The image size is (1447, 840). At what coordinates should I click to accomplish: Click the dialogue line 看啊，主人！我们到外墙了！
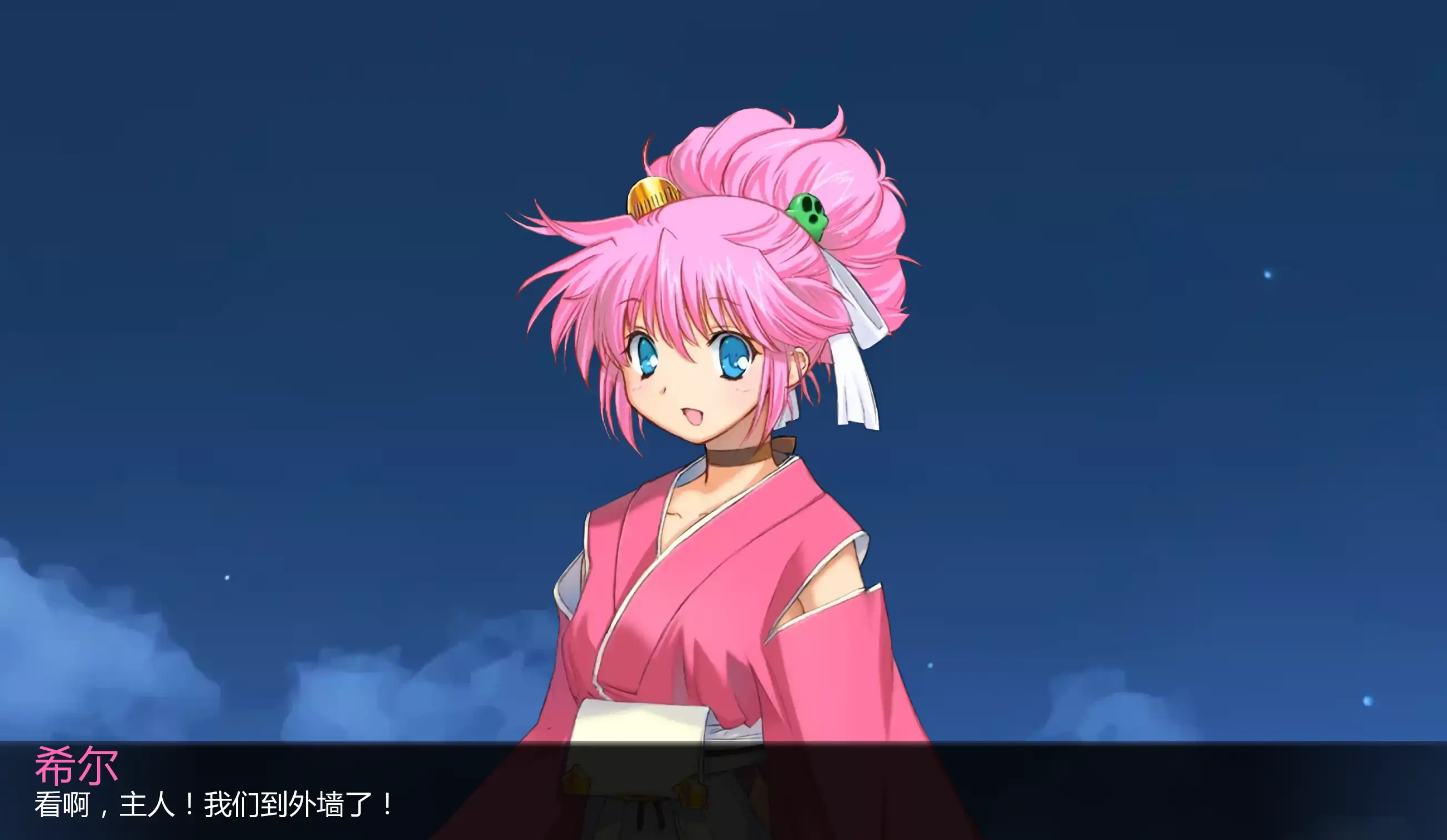click(x=212, y=807)
